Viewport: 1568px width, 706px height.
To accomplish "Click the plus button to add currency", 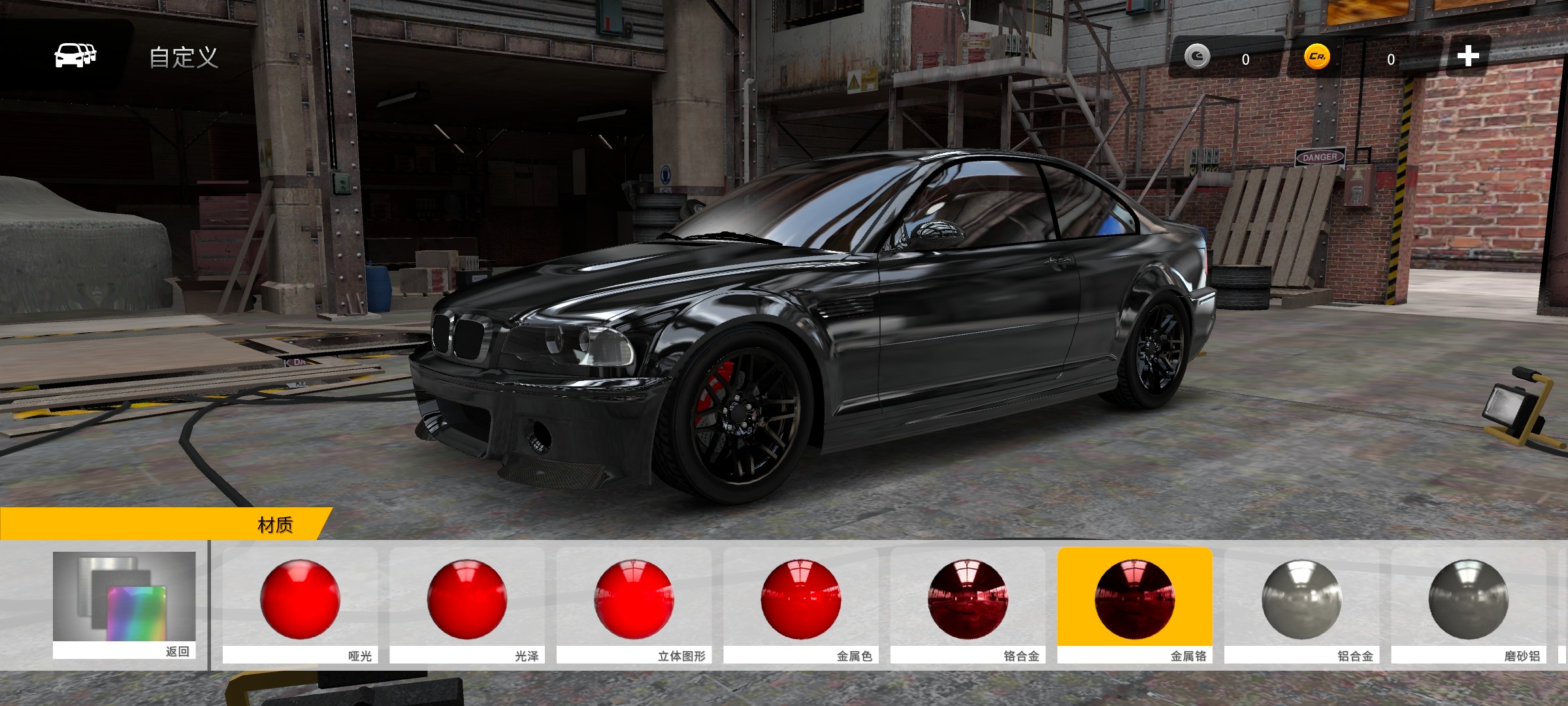I will tap(1467, 56).
